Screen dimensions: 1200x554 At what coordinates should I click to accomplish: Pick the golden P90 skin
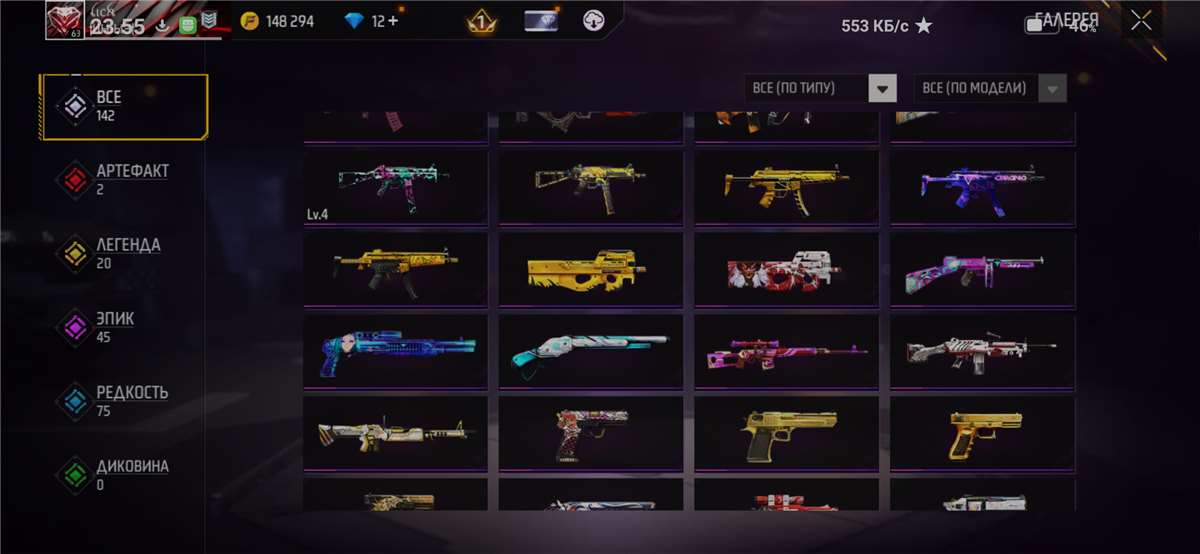coord(591,268)
